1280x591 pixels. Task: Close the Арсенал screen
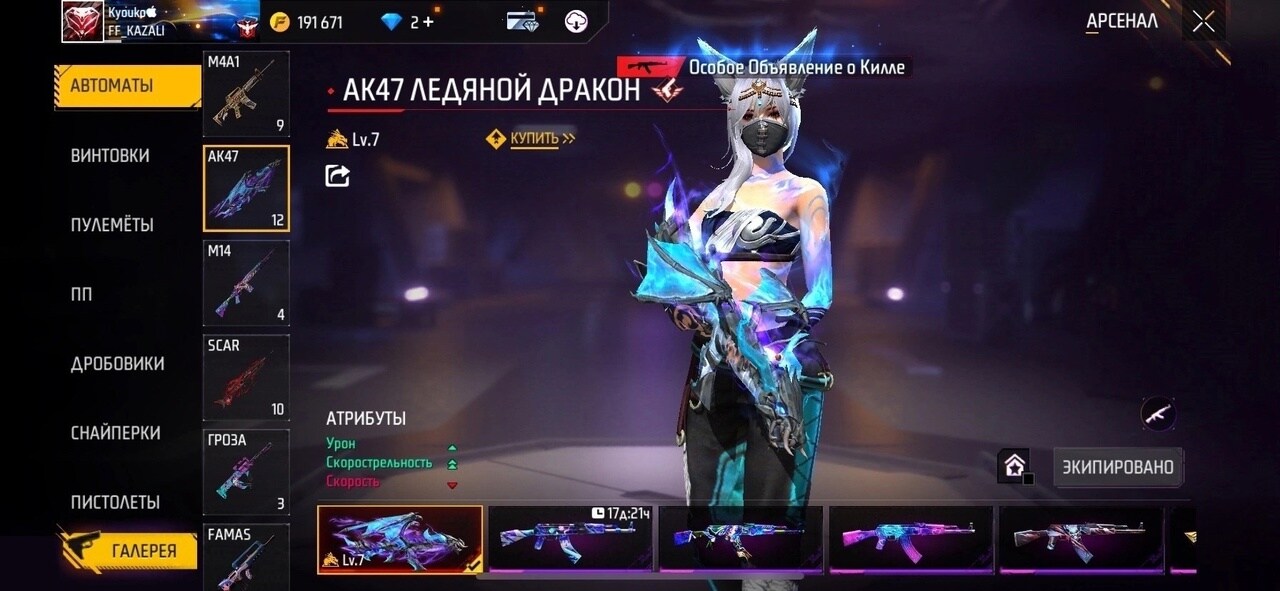coord(1203,21)
